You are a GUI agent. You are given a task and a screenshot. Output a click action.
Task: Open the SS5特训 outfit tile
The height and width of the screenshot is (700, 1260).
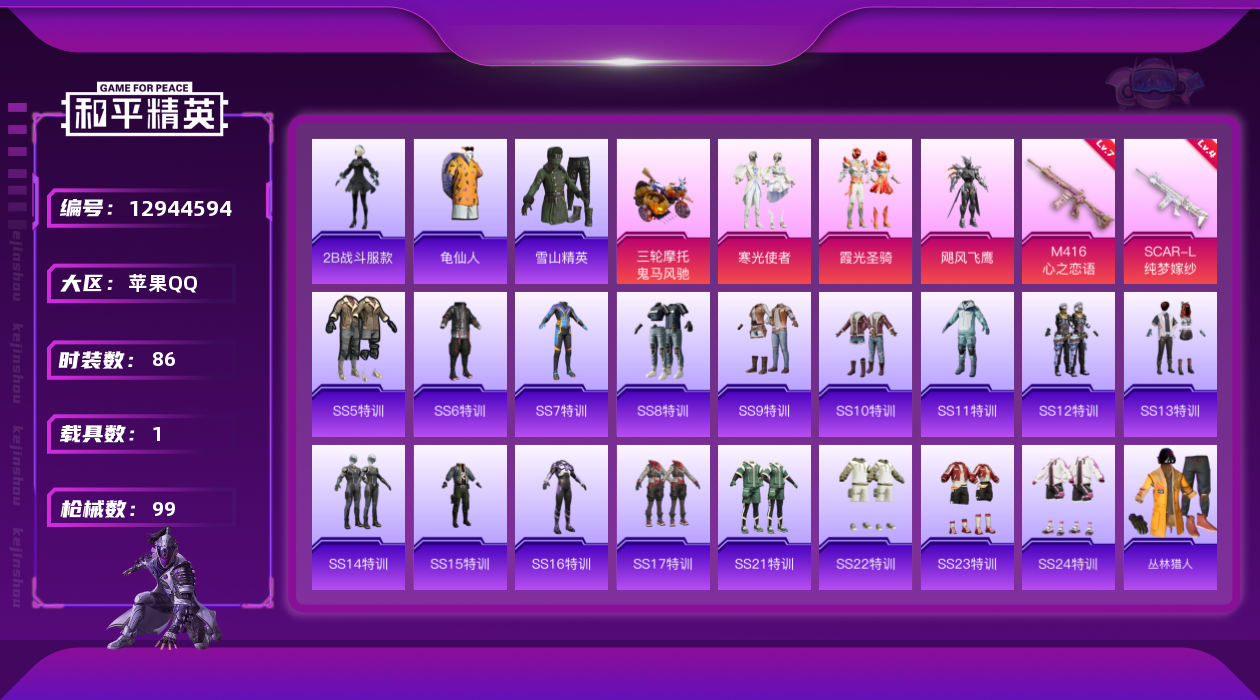tap(358, 364)
